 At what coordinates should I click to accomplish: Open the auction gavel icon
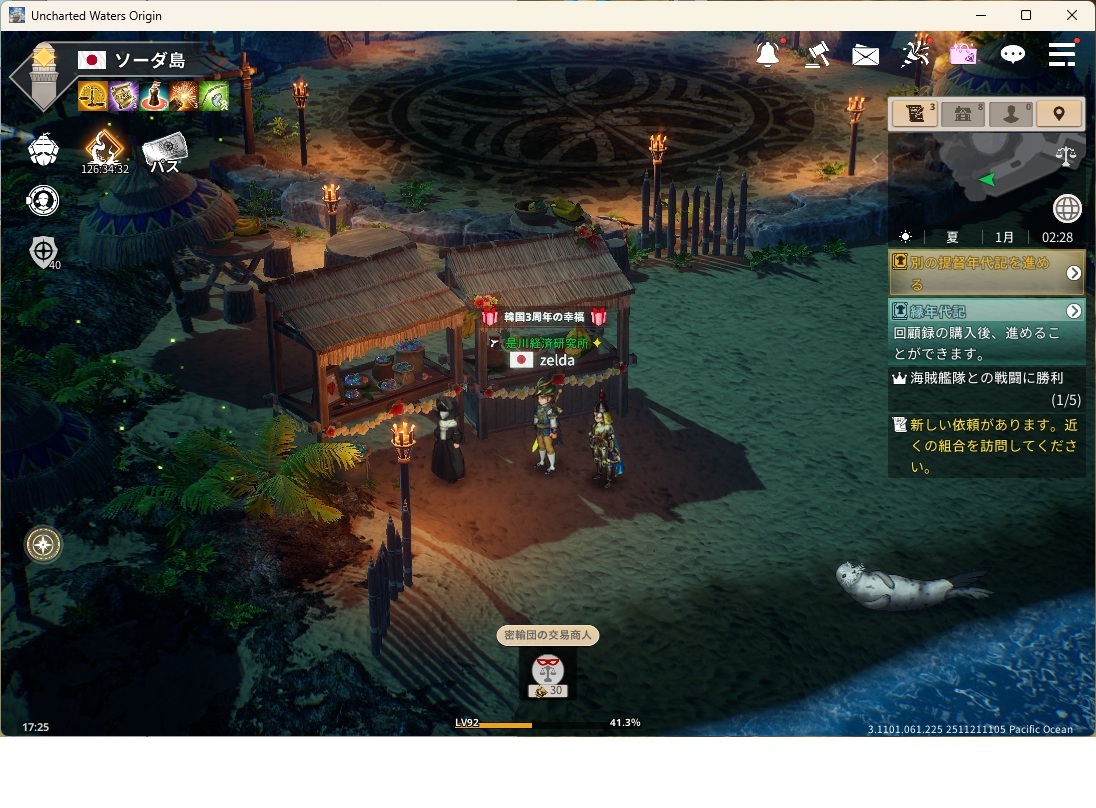point(818,54)
